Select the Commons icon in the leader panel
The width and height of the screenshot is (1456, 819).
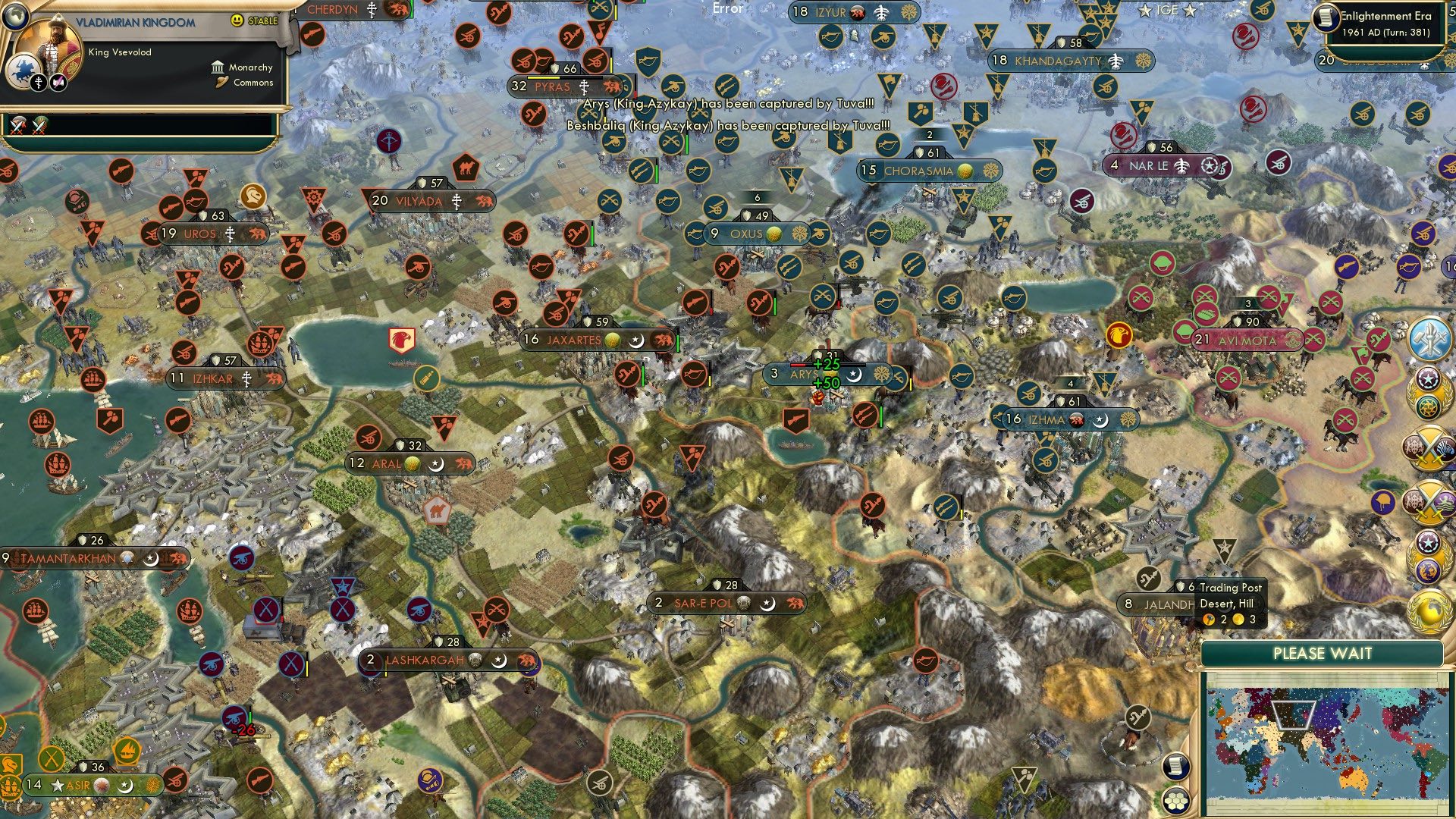point(221,83)
